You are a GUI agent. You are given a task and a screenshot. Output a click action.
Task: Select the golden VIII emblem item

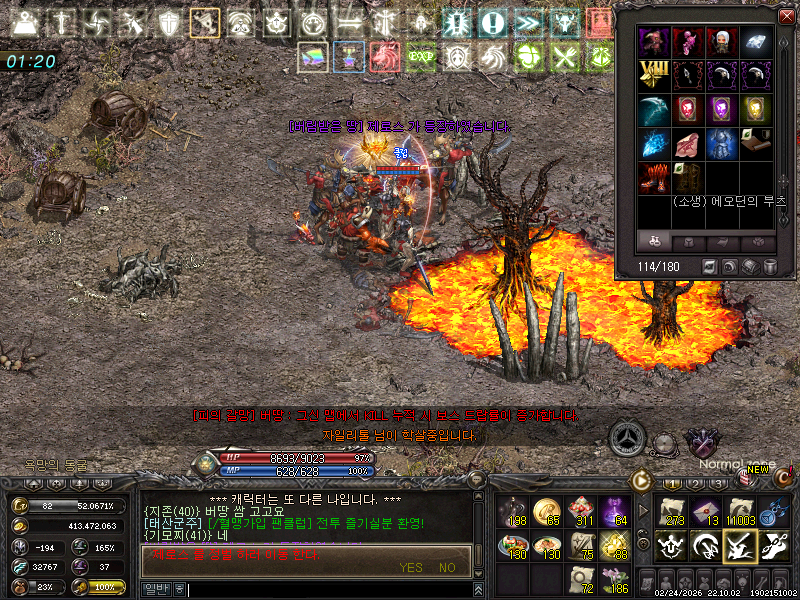pos(653,75)
